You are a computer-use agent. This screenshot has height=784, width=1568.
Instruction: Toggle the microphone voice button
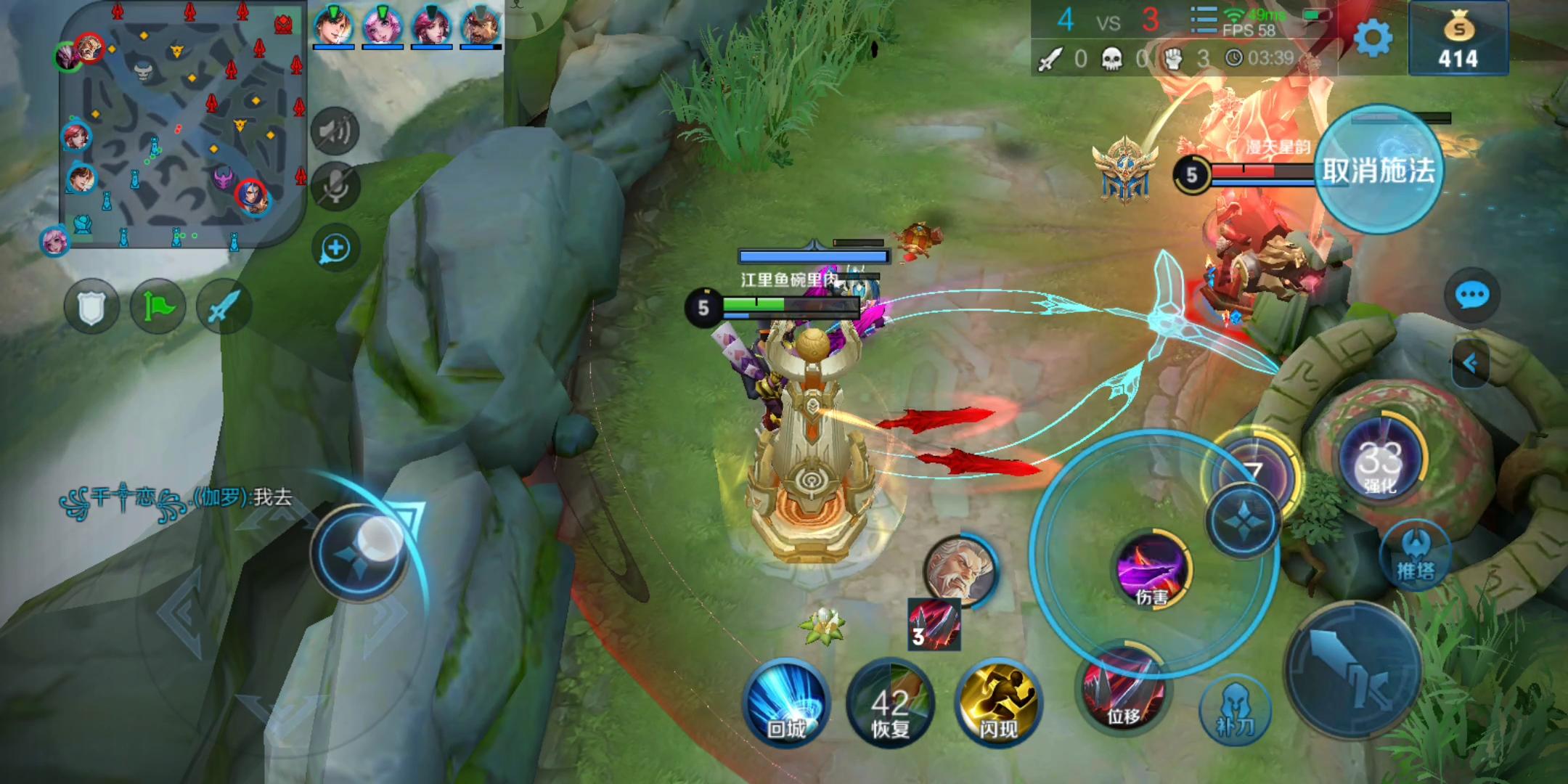point(335,188)
